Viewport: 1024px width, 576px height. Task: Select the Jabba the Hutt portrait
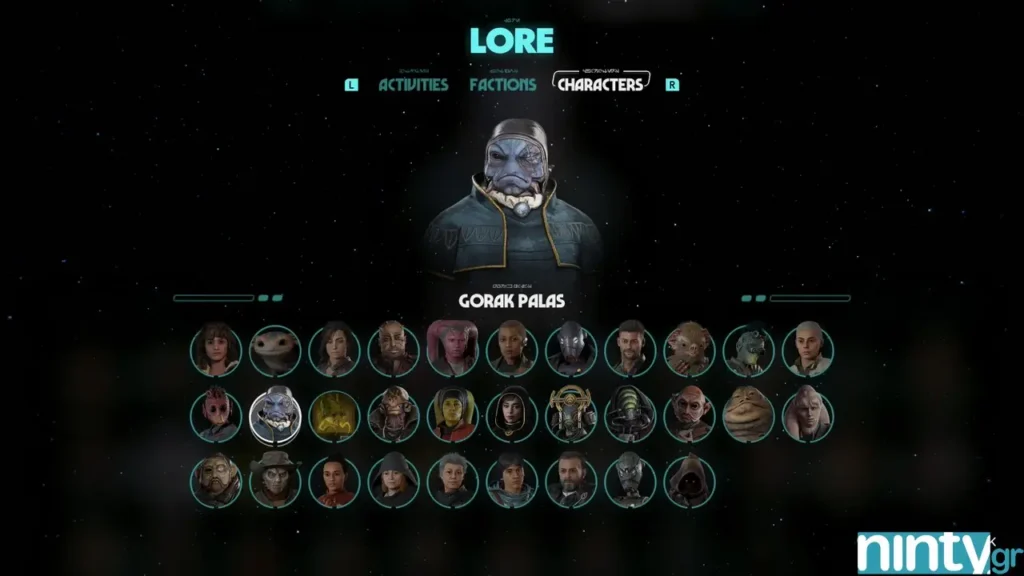pyautogui.click(x=748, y=414)
